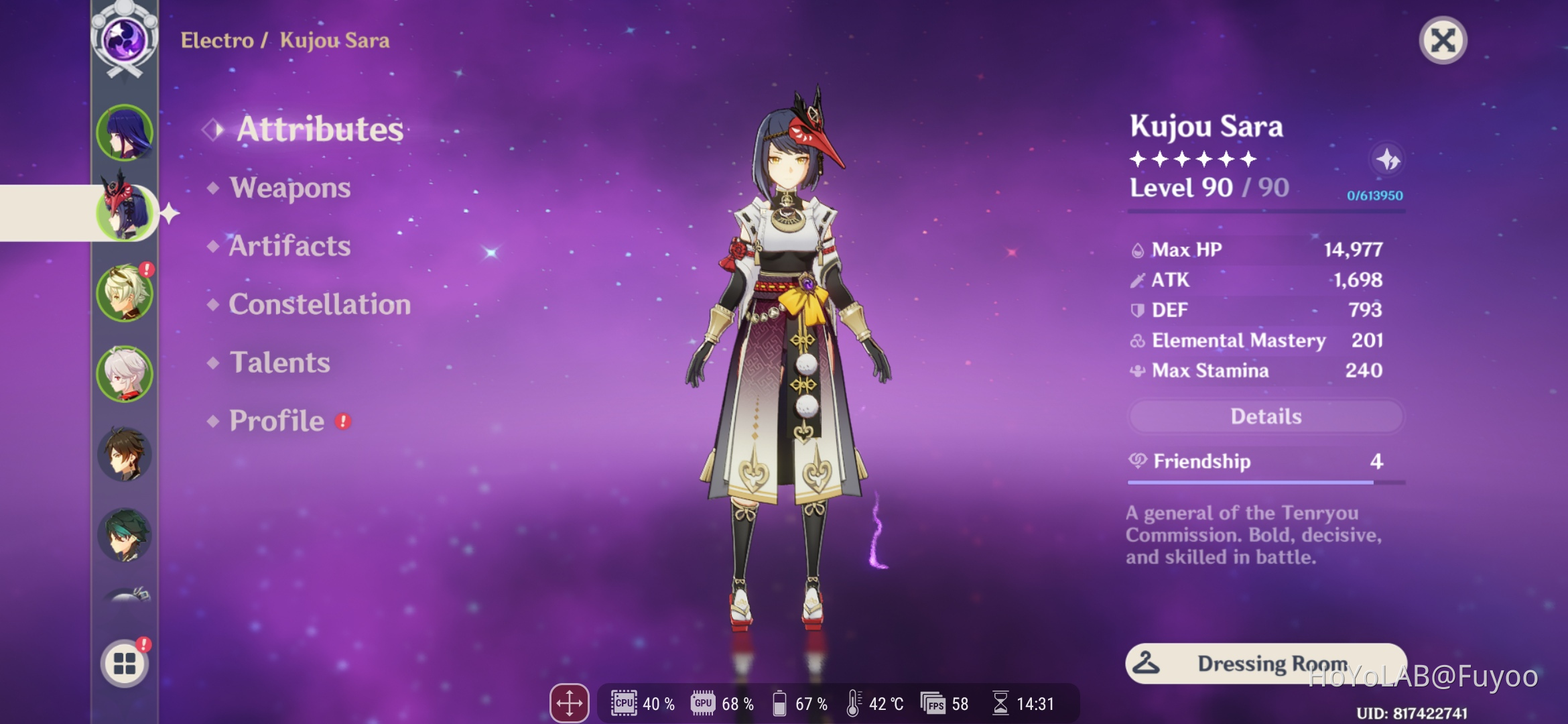Select Xiao's avatar in the sidebar
The width and height of the screenshot is (1568, 724).
(x=123, y=535)
